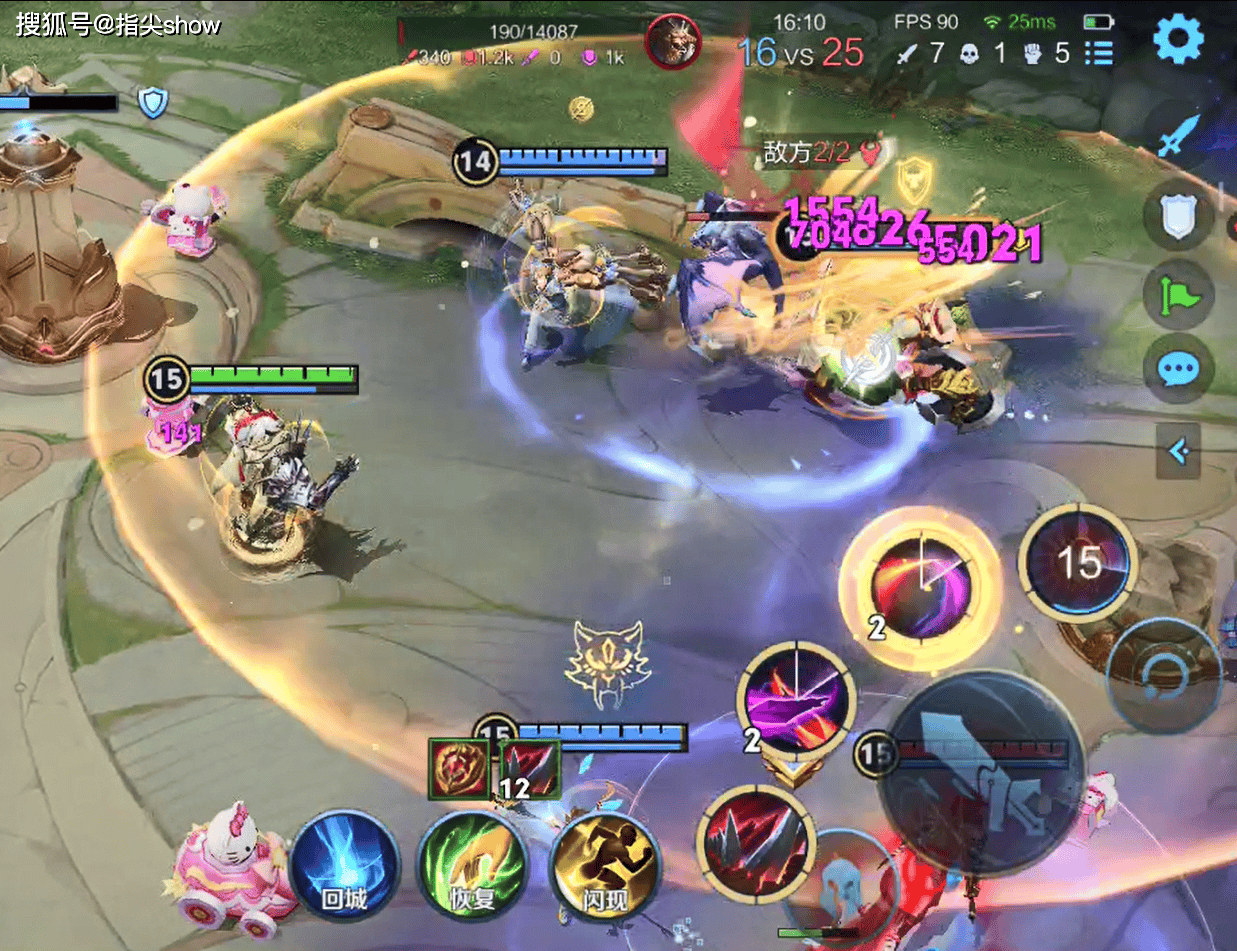Click the enemy hero portrait at top
Viewport: 1237px width, 951px height.
click(x=672, y=42)
